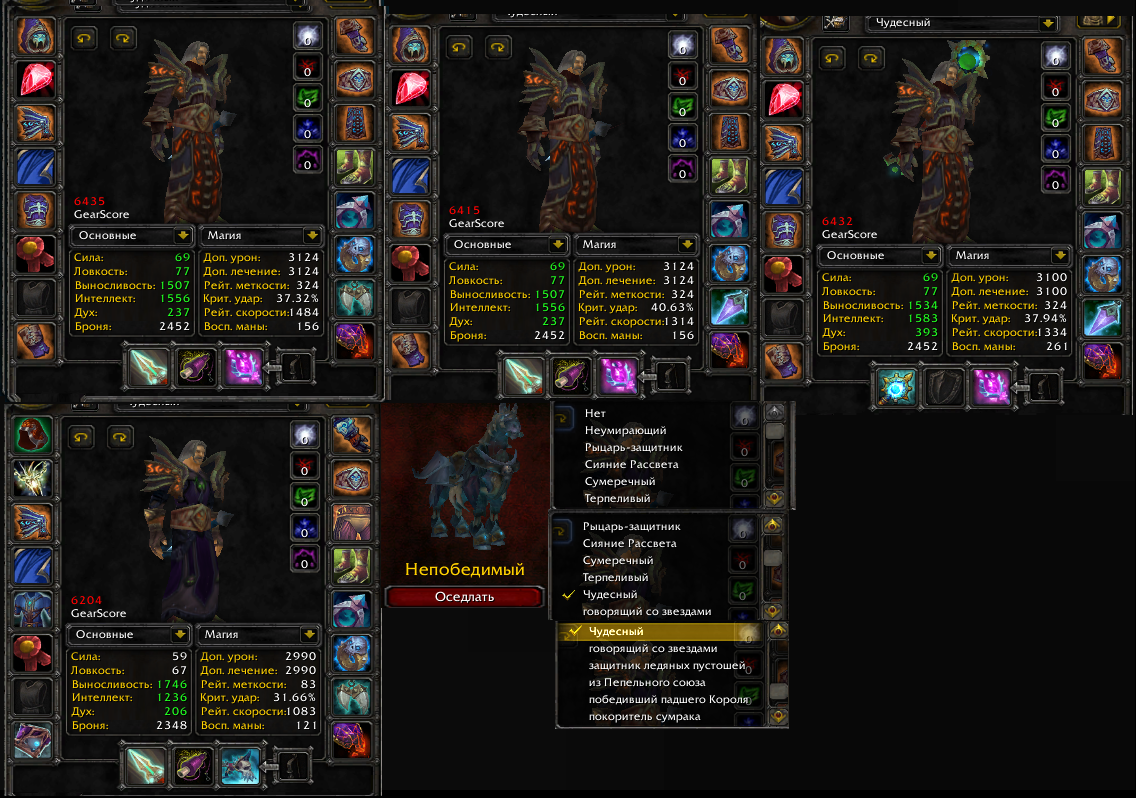Screen dimensions: 1136x798
Task: Open Основные dropdown in the 6432 GearScore panel
Action: (932, 255)
